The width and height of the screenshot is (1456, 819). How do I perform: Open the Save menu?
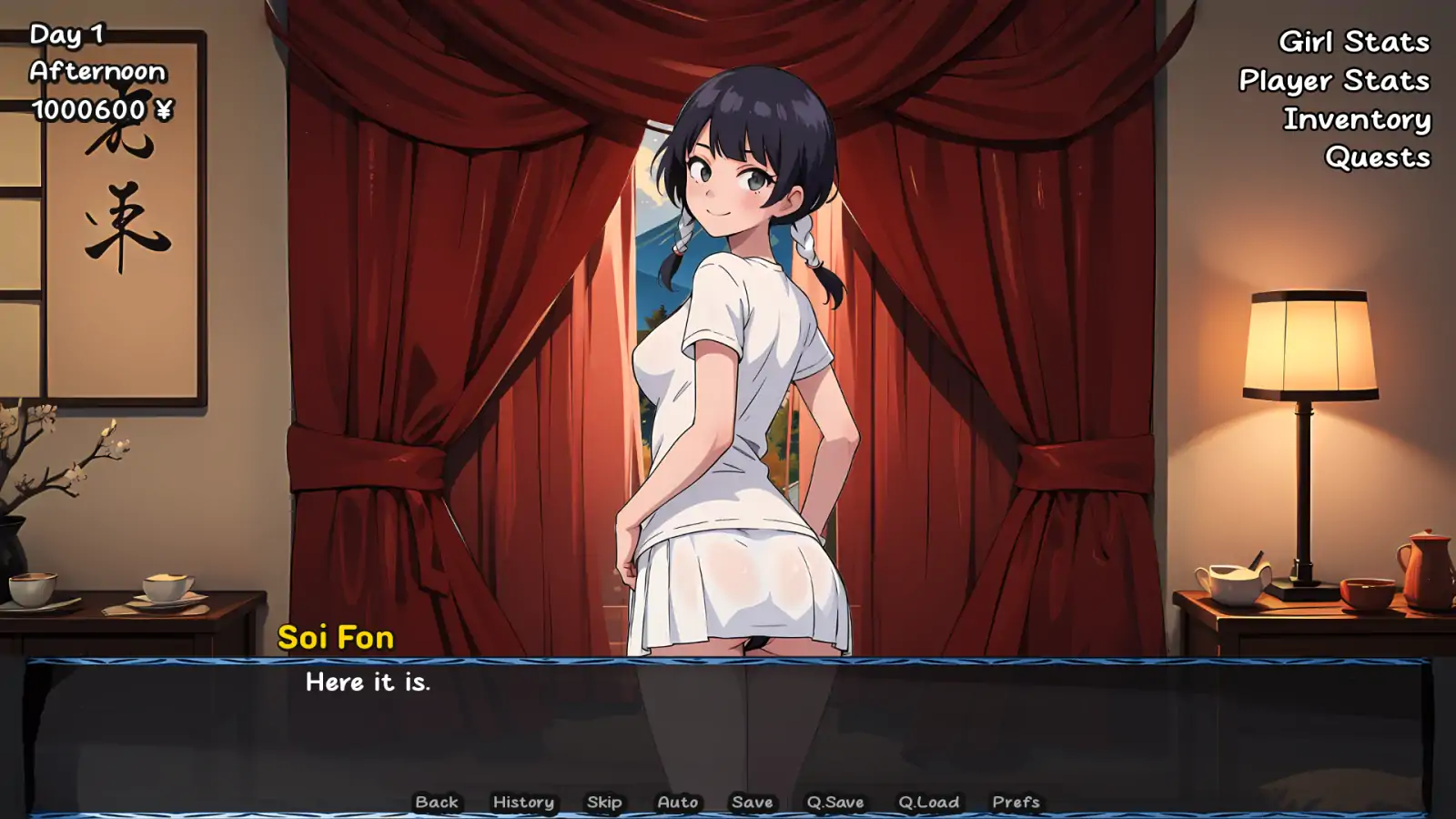coord(753,802)
